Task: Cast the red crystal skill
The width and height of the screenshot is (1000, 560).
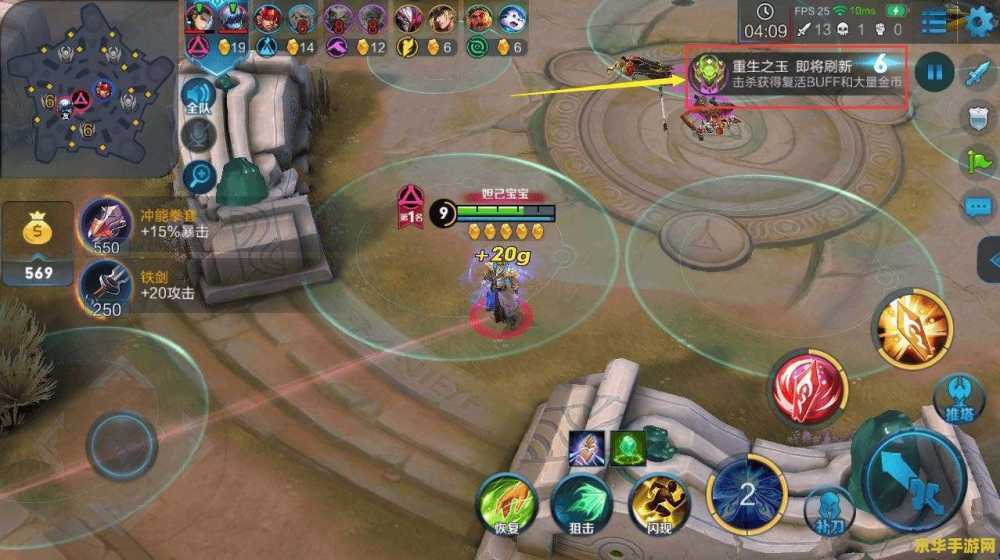Action: coord(809,388)
